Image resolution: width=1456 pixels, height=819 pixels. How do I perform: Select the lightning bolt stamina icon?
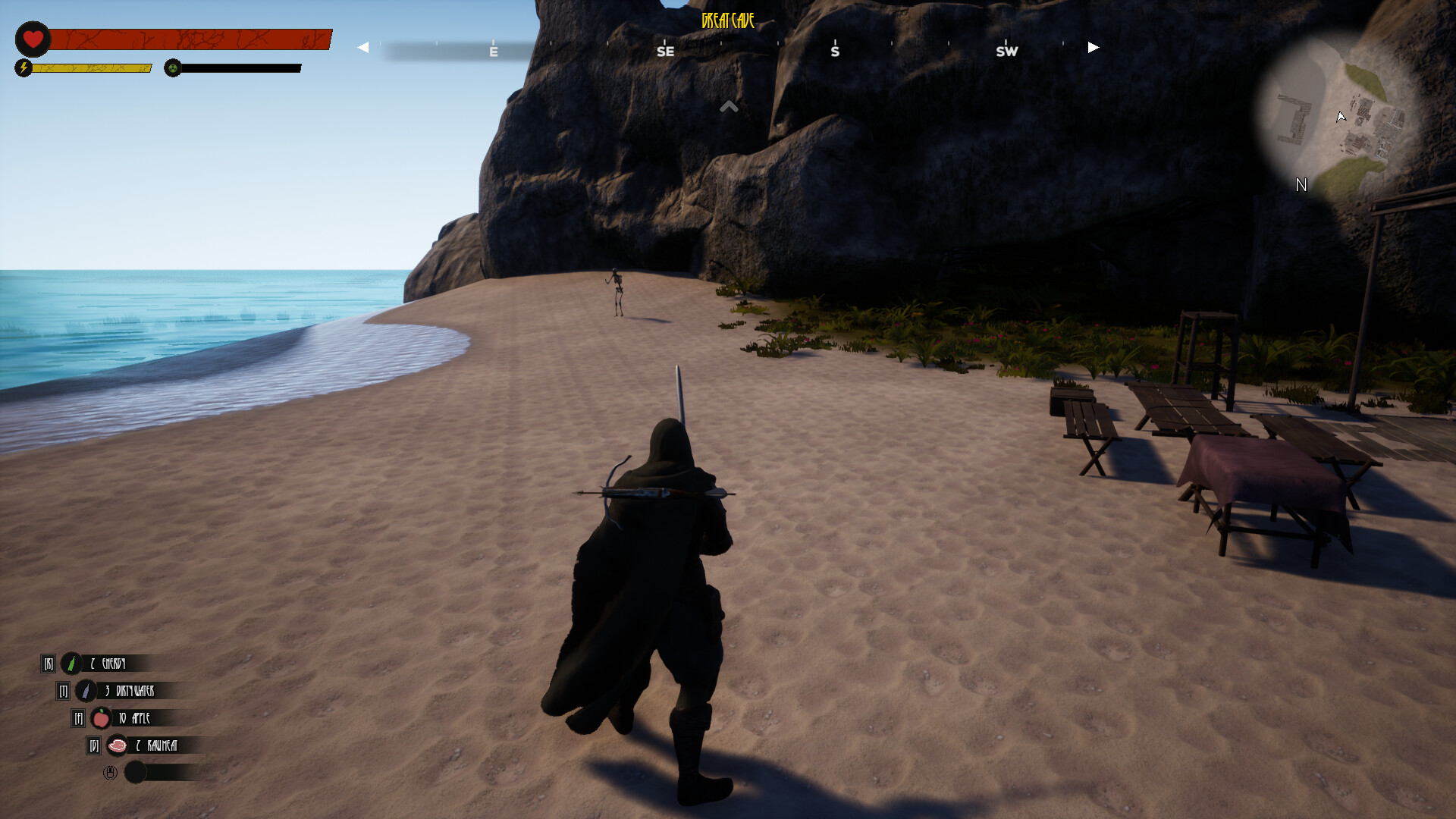coord(25,68)
